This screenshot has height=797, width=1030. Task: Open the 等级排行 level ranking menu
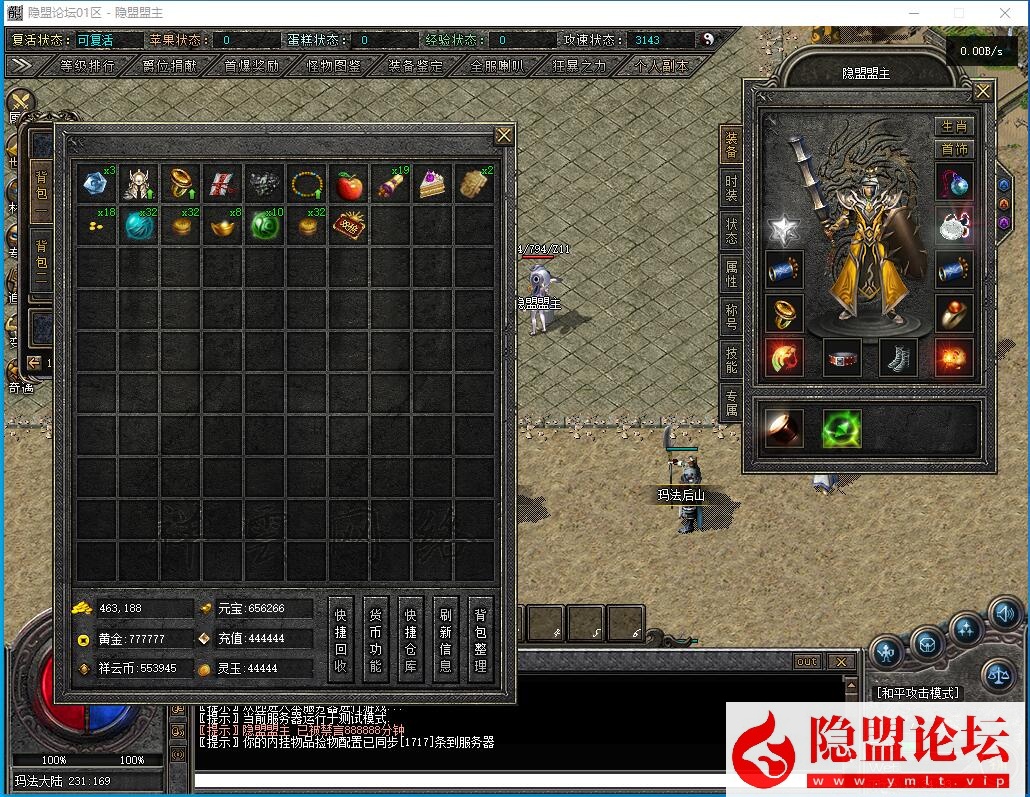(x=87, y=66)
